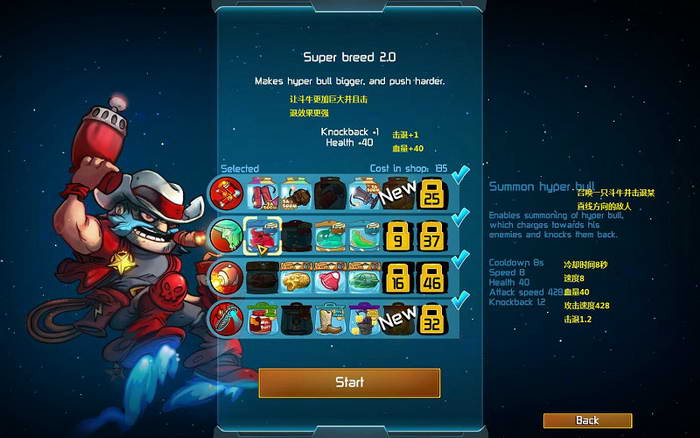Select the green hyper bull skill icon
700x438 pixels.
[x=226, y=235]
